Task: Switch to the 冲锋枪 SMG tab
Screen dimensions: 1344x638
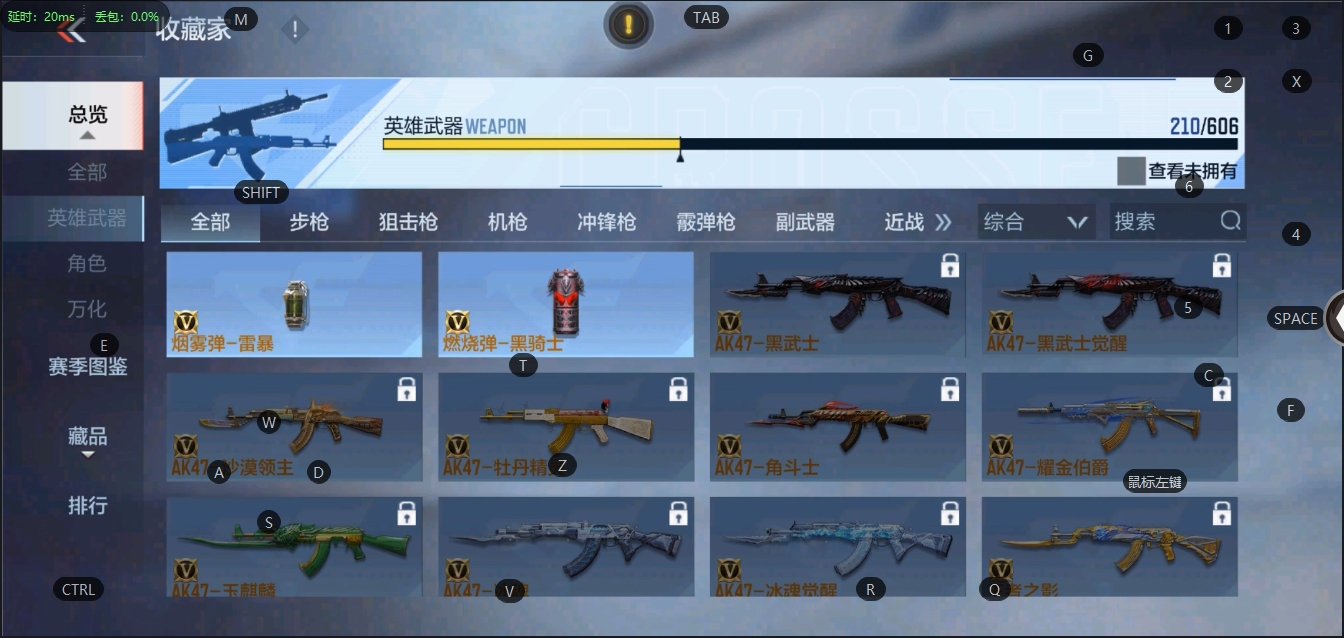Action: click(606, 222)
